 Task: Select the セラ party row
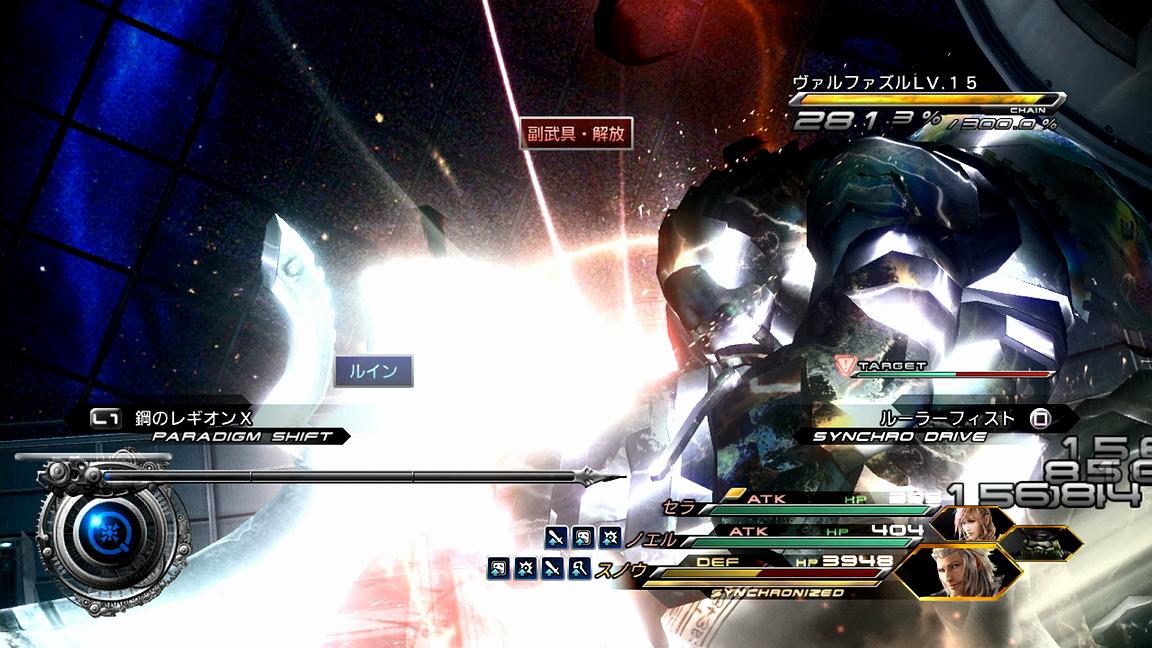(800, 505)
